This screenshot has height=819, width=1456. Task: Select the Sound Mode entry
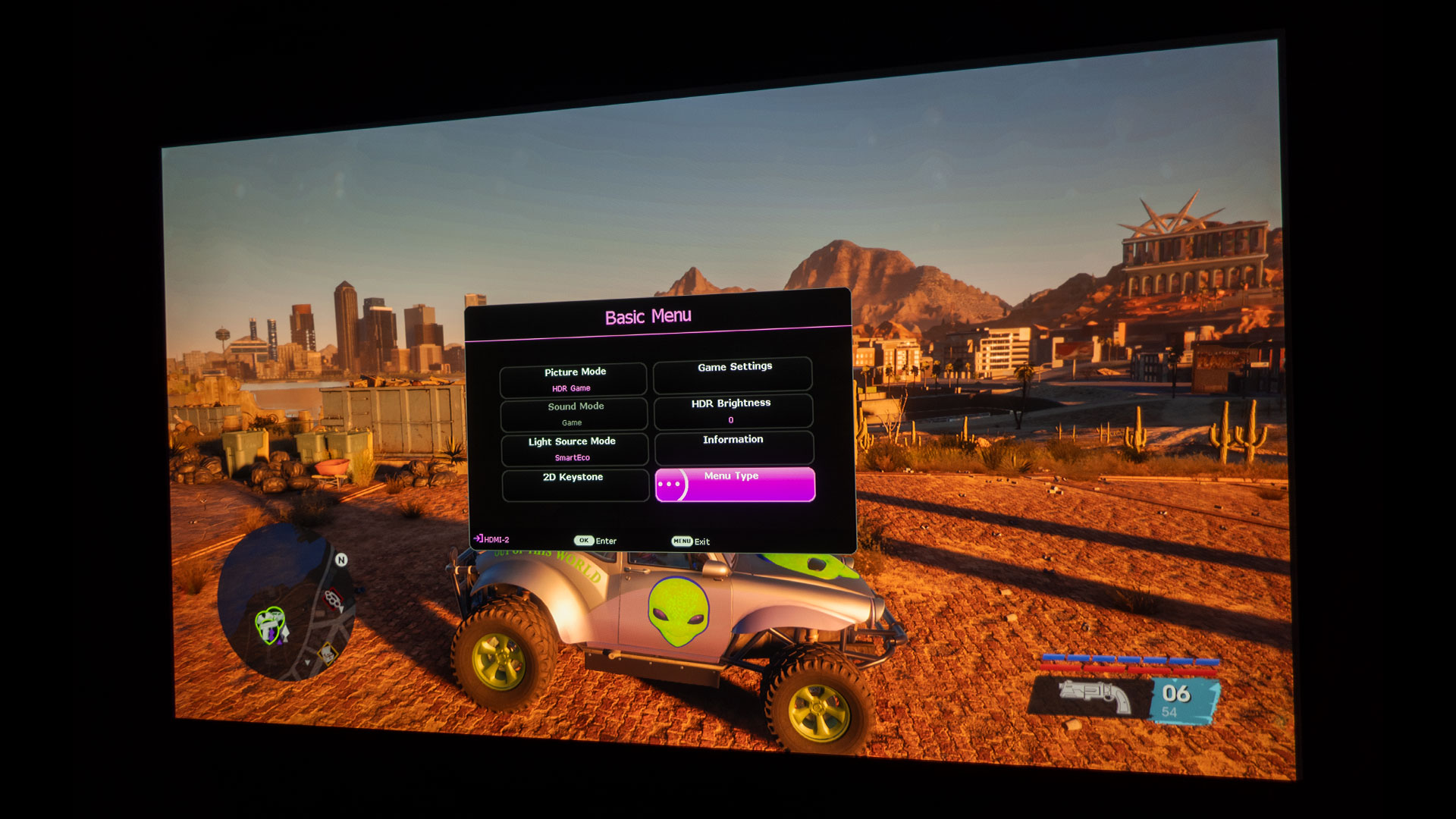(574, 414)
